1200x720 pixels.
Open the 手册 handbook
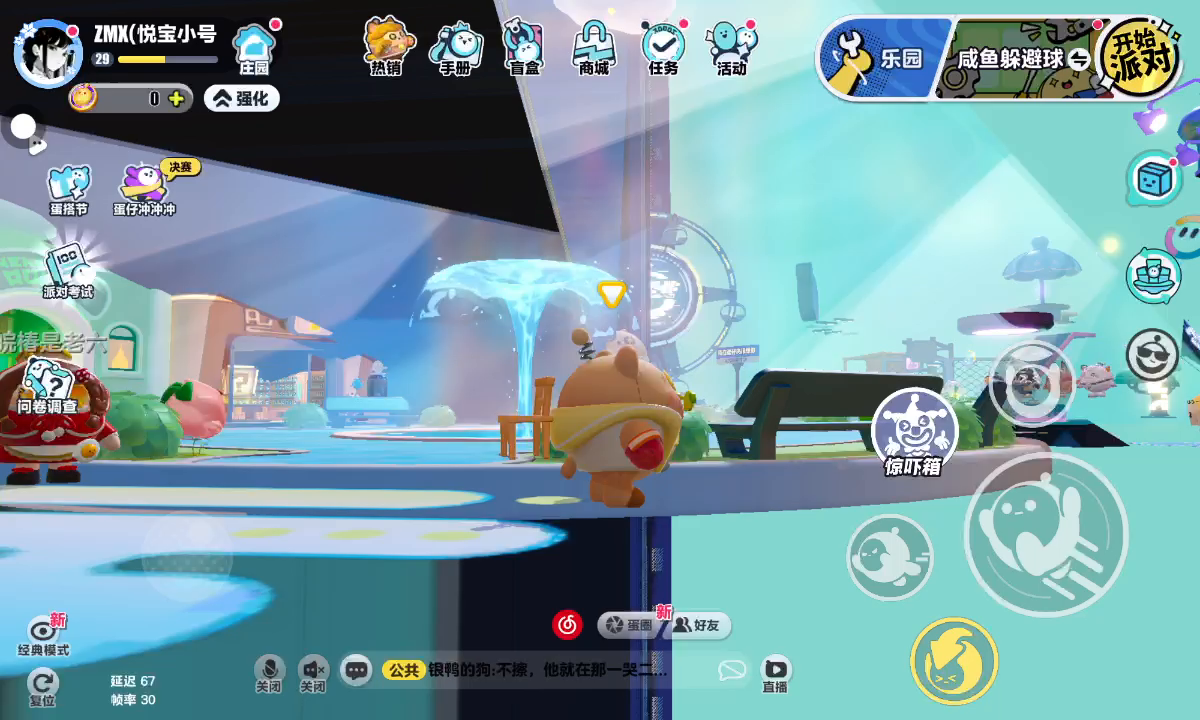tap(456, 47)
